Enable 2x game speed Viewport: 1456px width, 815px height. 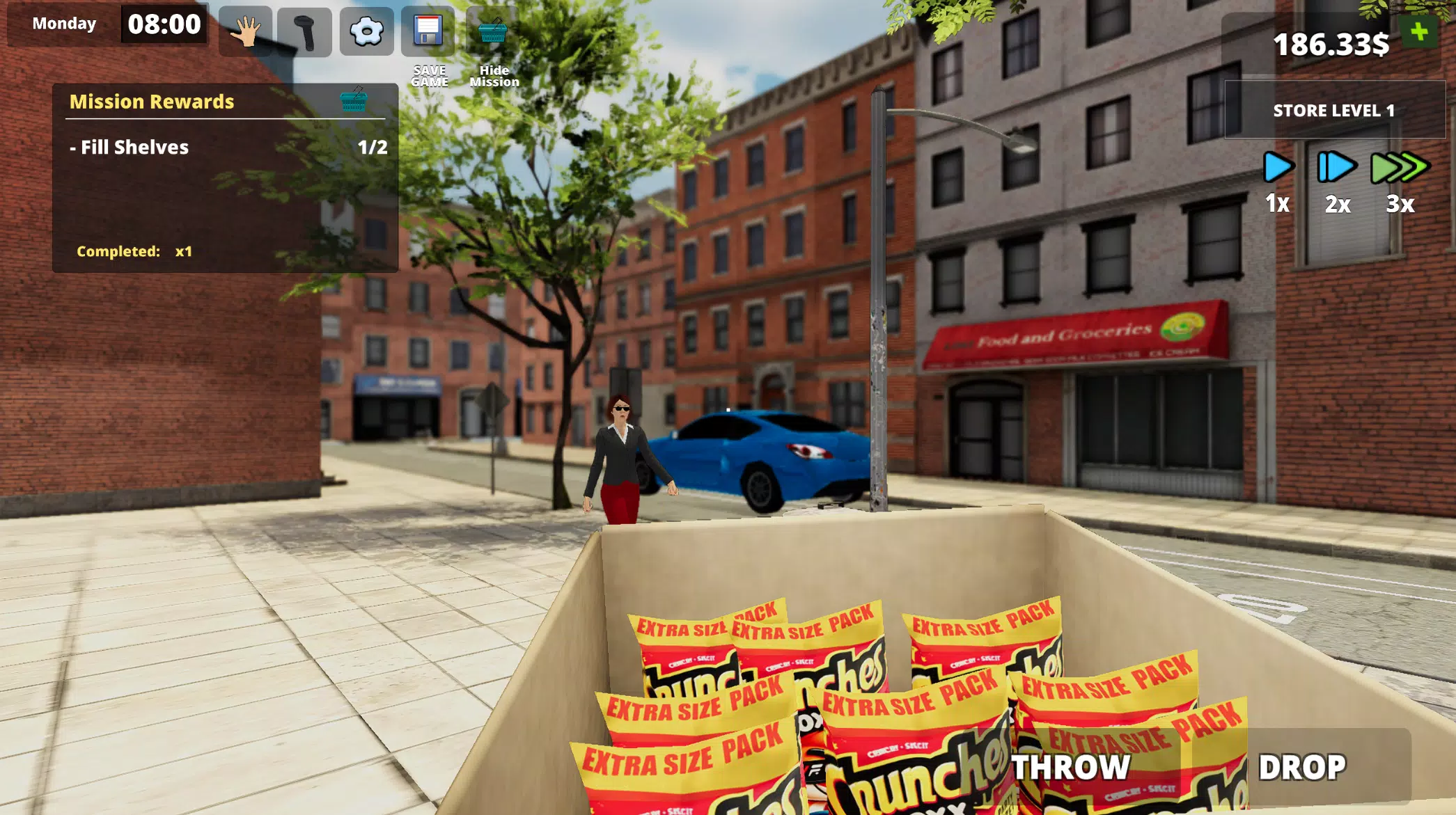coord(1337,166)
